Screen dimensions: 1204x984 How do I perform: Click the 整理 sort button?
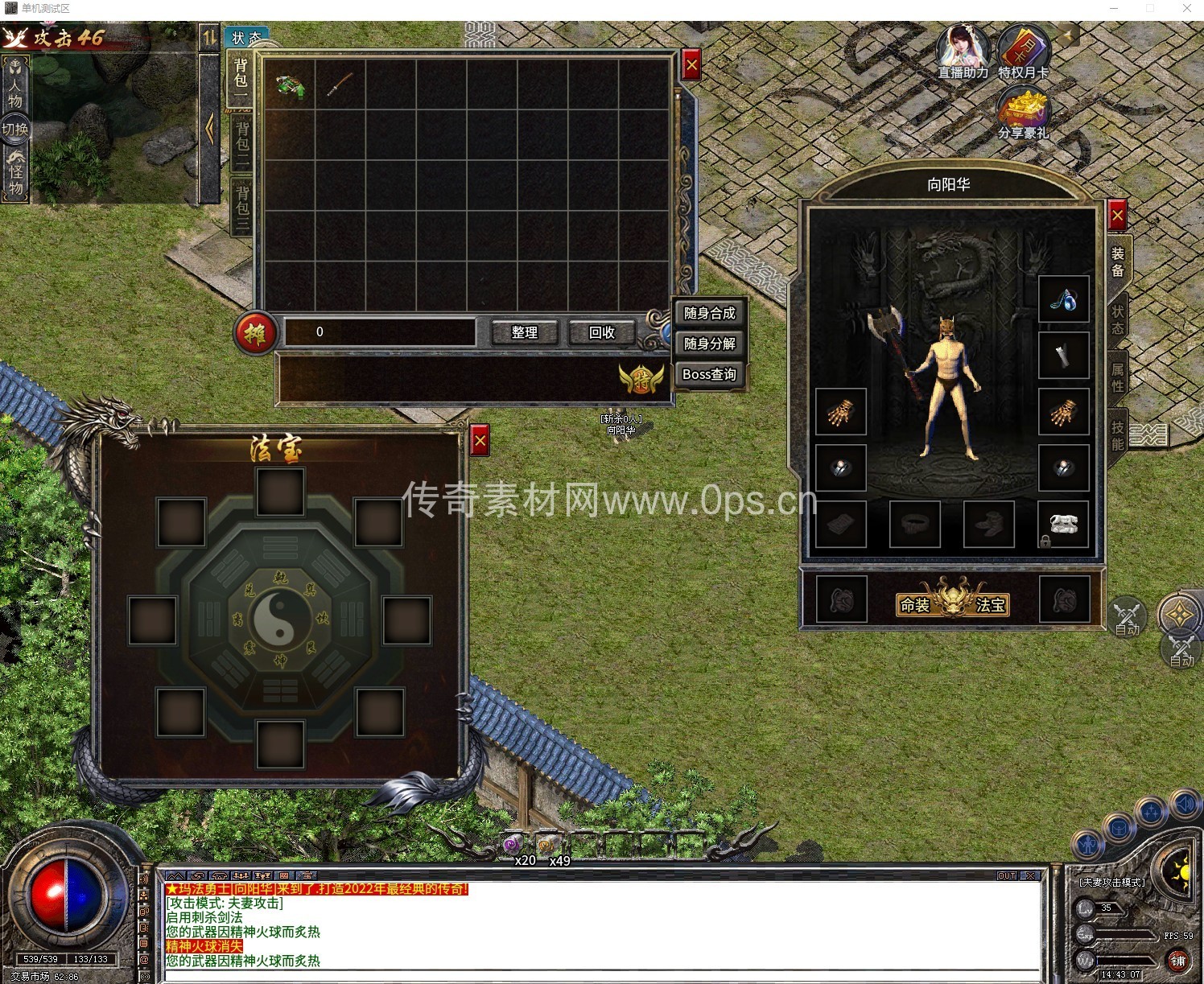click(524, 332)
